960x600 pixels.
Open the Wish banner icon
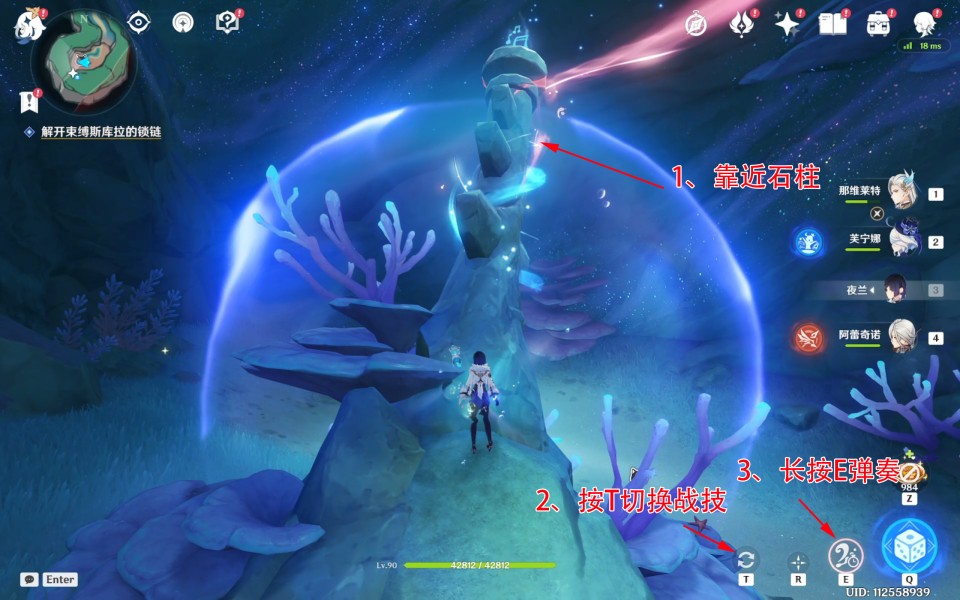pyautogui.click(x=741, y=25)
